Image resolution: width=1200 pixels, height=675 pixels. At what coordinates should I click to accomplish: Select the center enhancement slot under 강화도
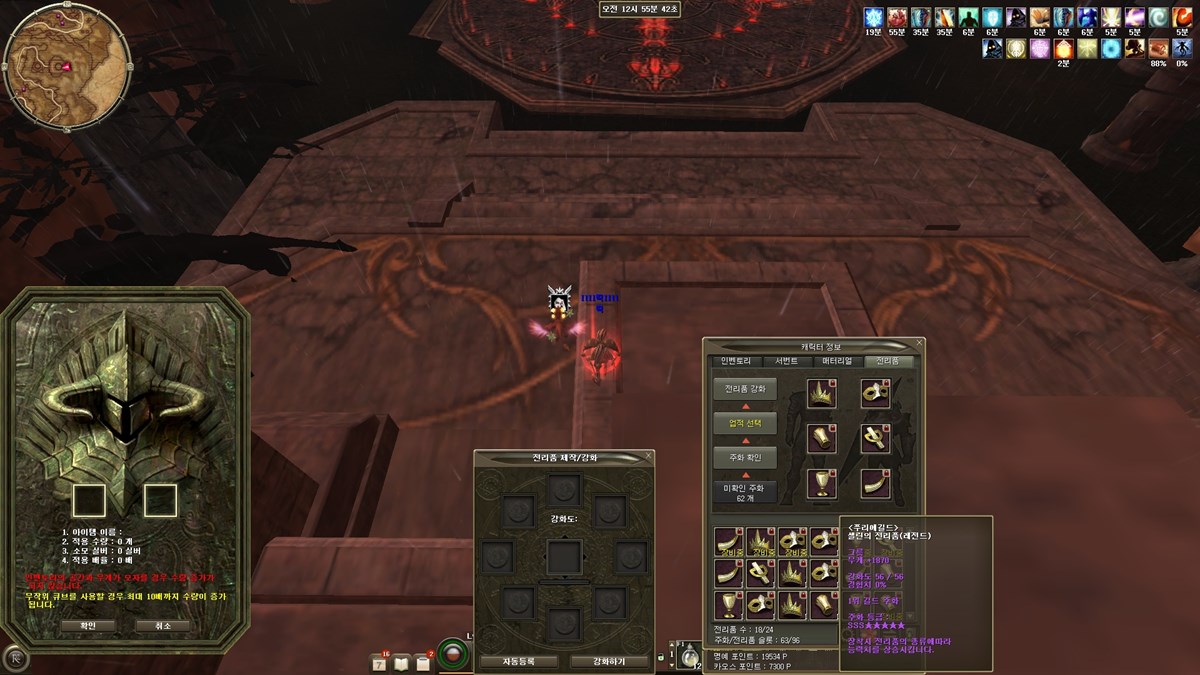pos(563,557)
